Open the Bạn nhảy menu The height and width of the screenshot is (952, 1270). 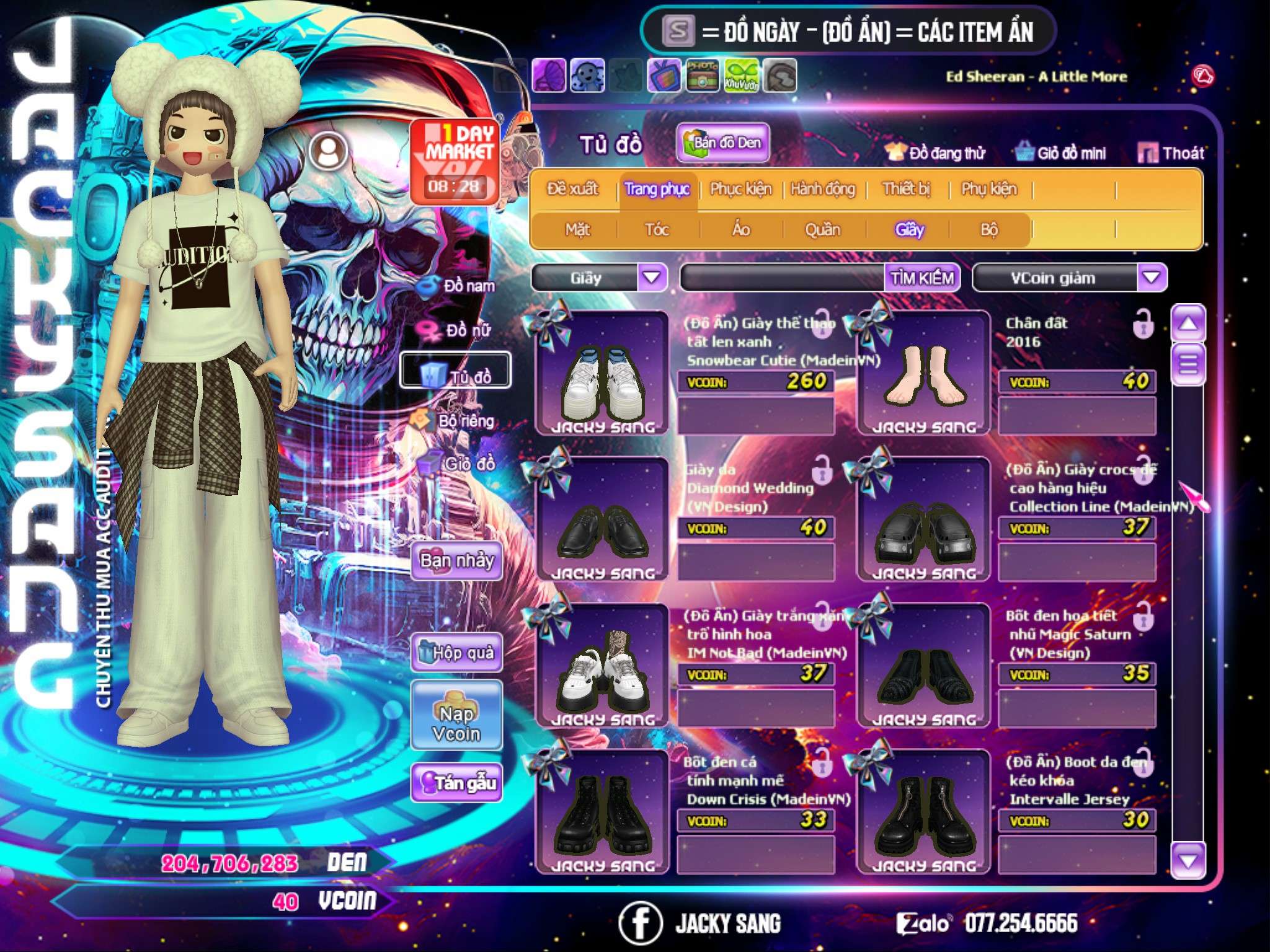pyautogui.click(x=457, y=561)
